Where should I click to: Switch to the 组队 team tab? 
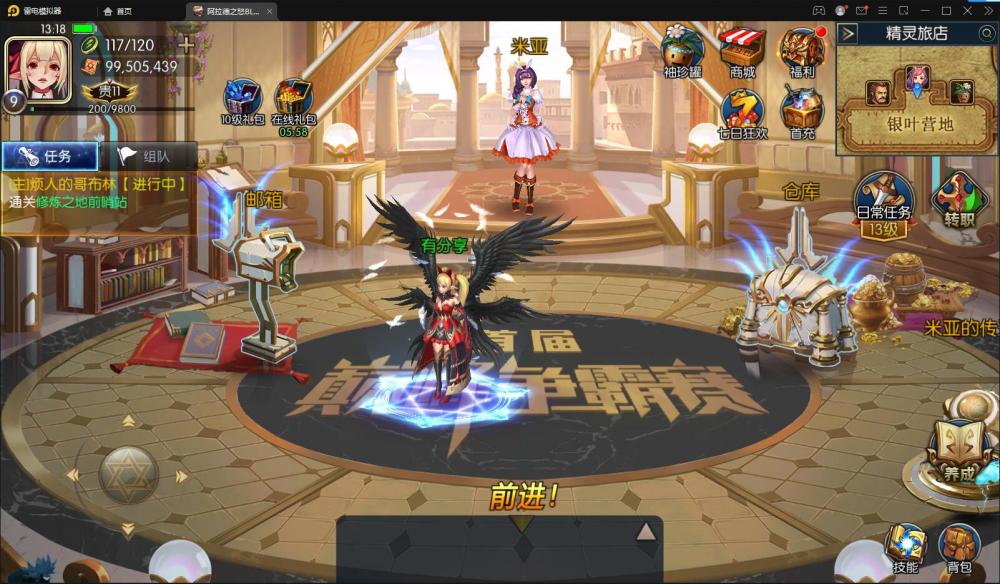[146, 156]
